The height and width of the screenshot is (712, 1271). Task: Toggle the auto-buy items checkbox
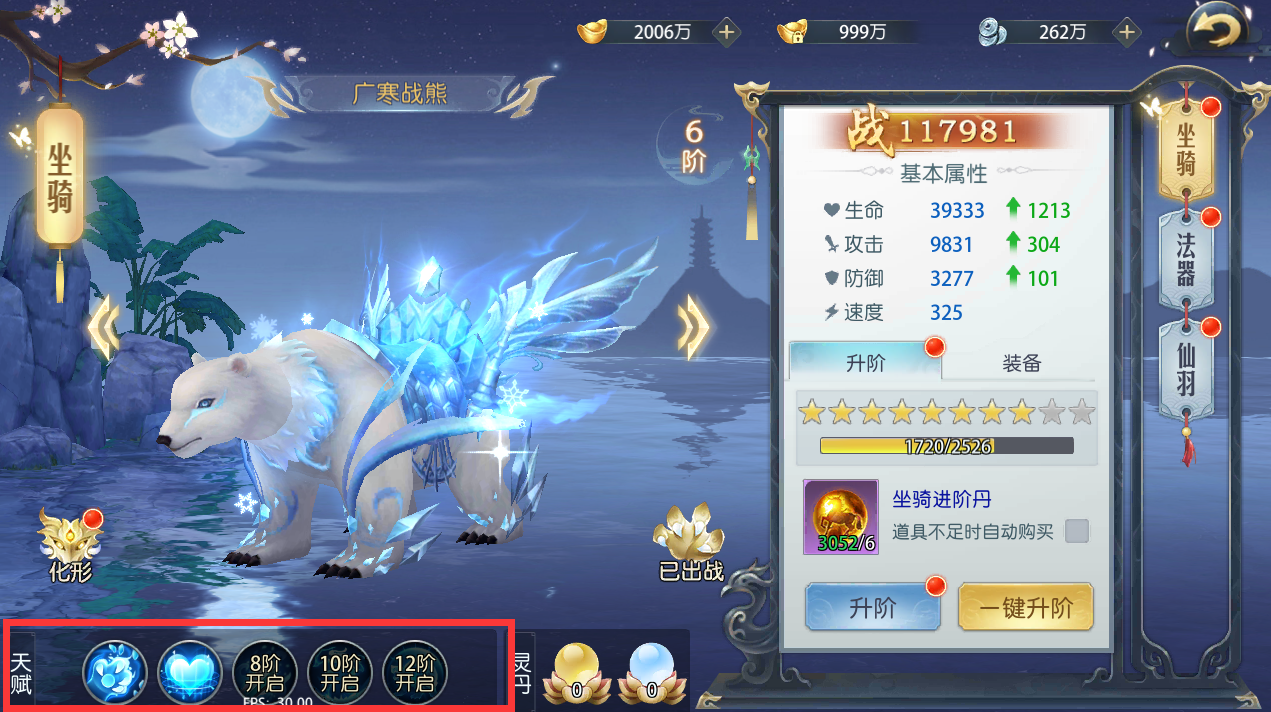point(1077,531)
